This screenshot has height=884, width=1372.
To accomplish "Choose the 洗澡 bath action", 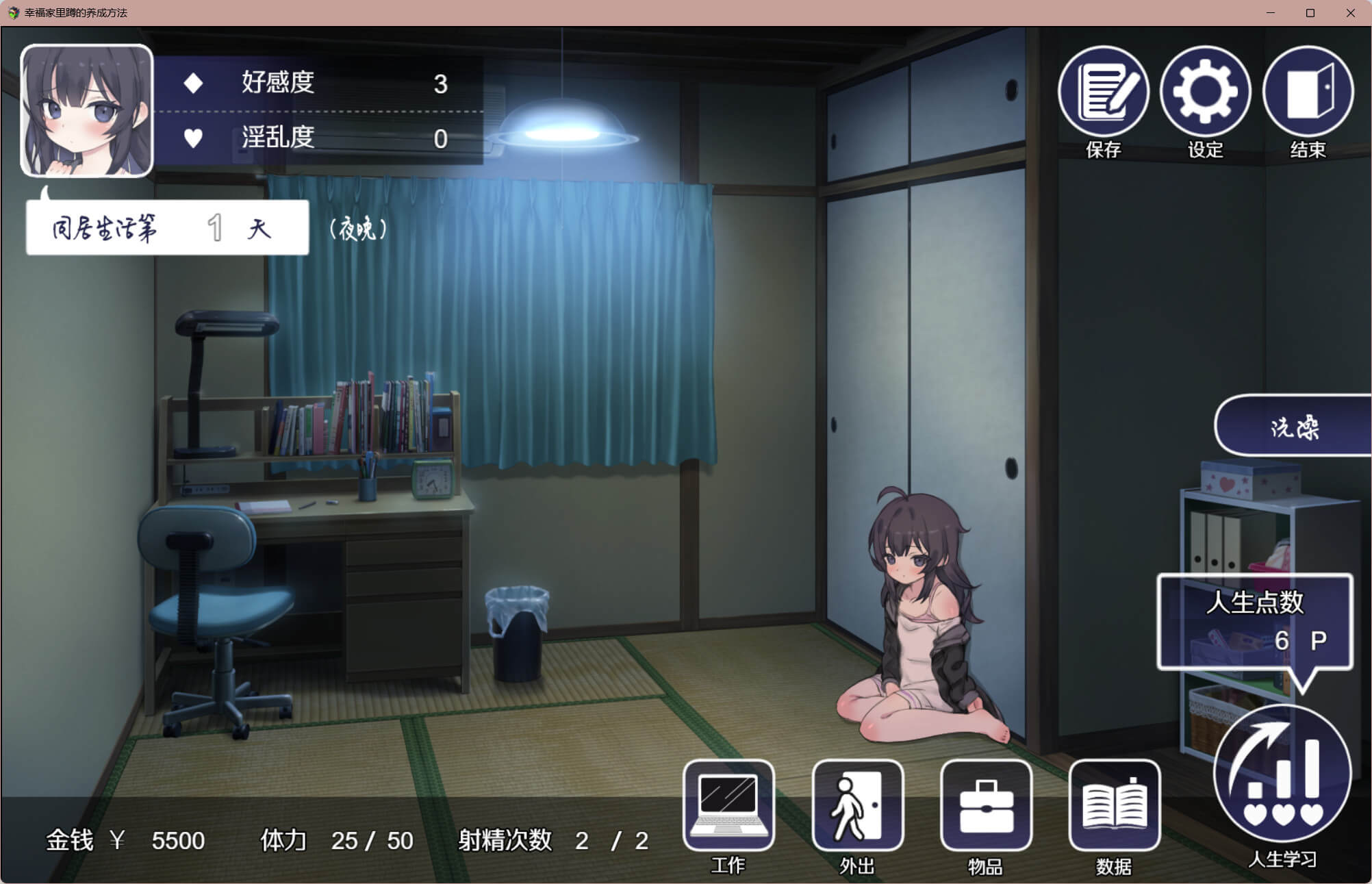I will (1293, 426).
